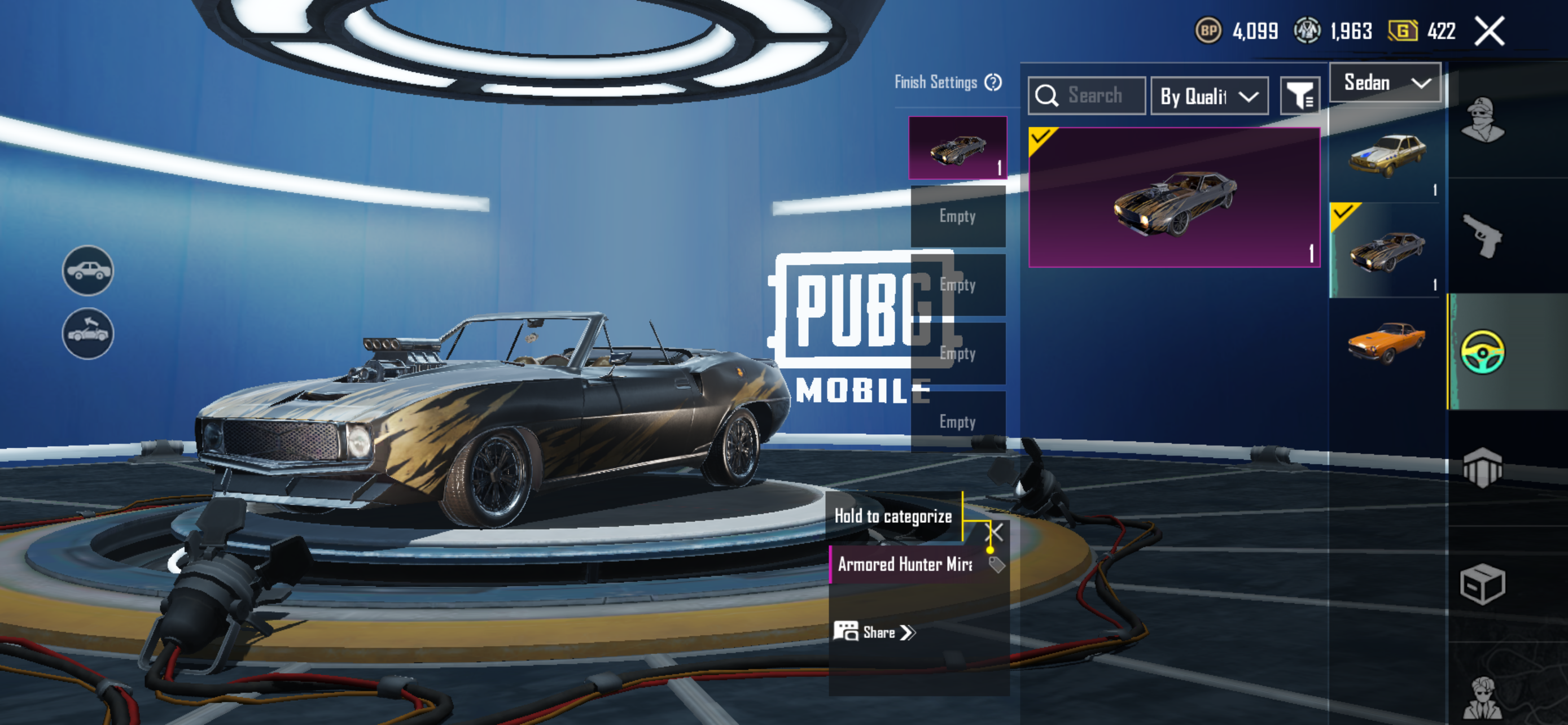Select the equipped finish slot thumbnail
The image size is (1568, 725).
coord(957,148)
